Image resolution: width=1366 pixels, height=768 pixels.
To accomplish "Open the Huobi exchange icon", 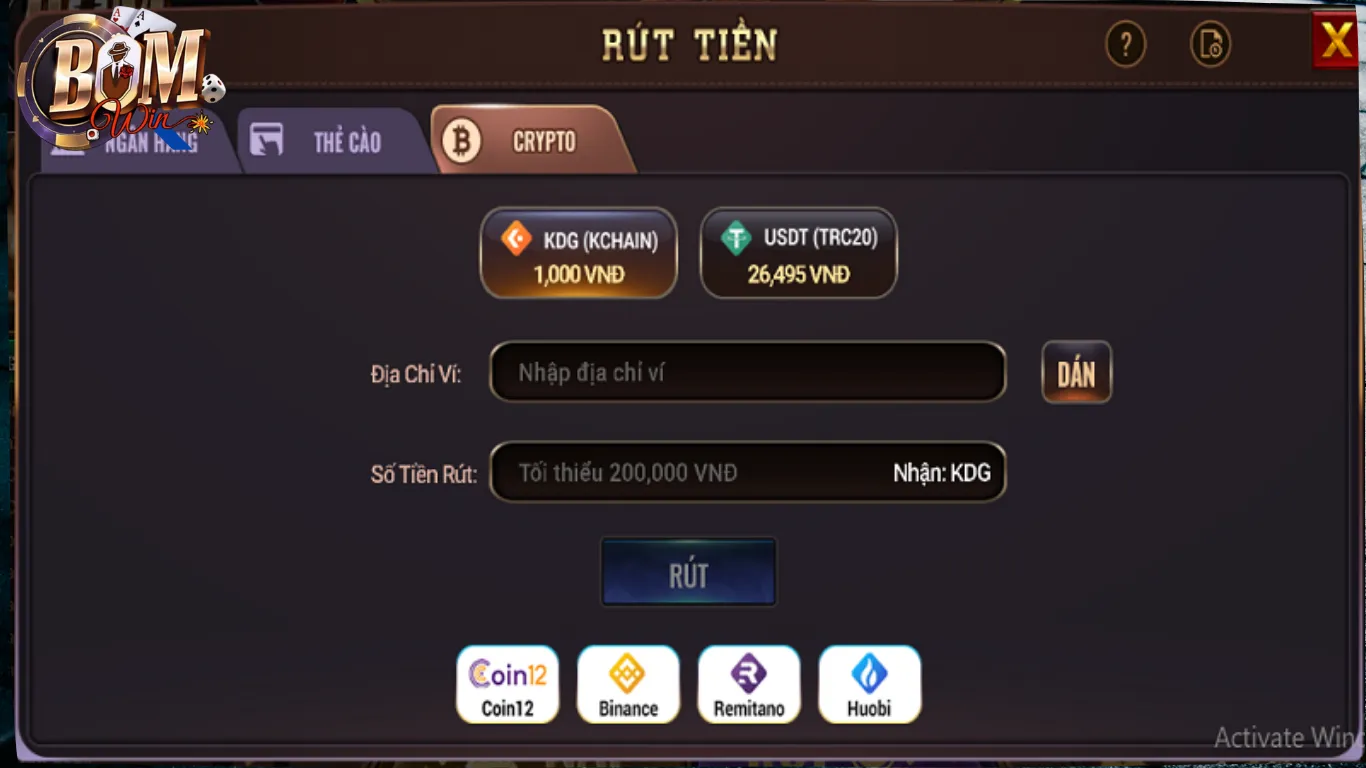I will [x=869, y=684].
